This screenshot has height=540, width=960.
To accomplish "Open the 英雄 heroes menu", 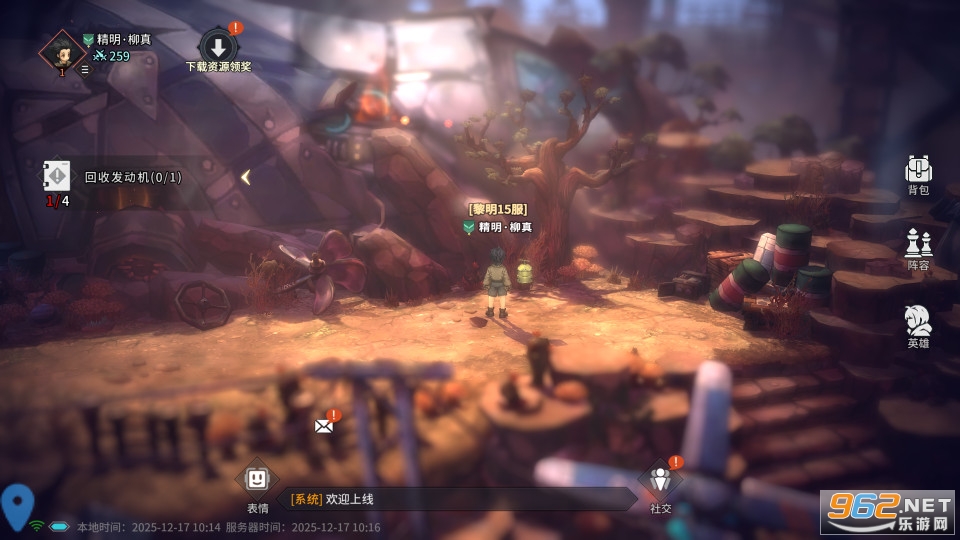I will tap(918, 323).
